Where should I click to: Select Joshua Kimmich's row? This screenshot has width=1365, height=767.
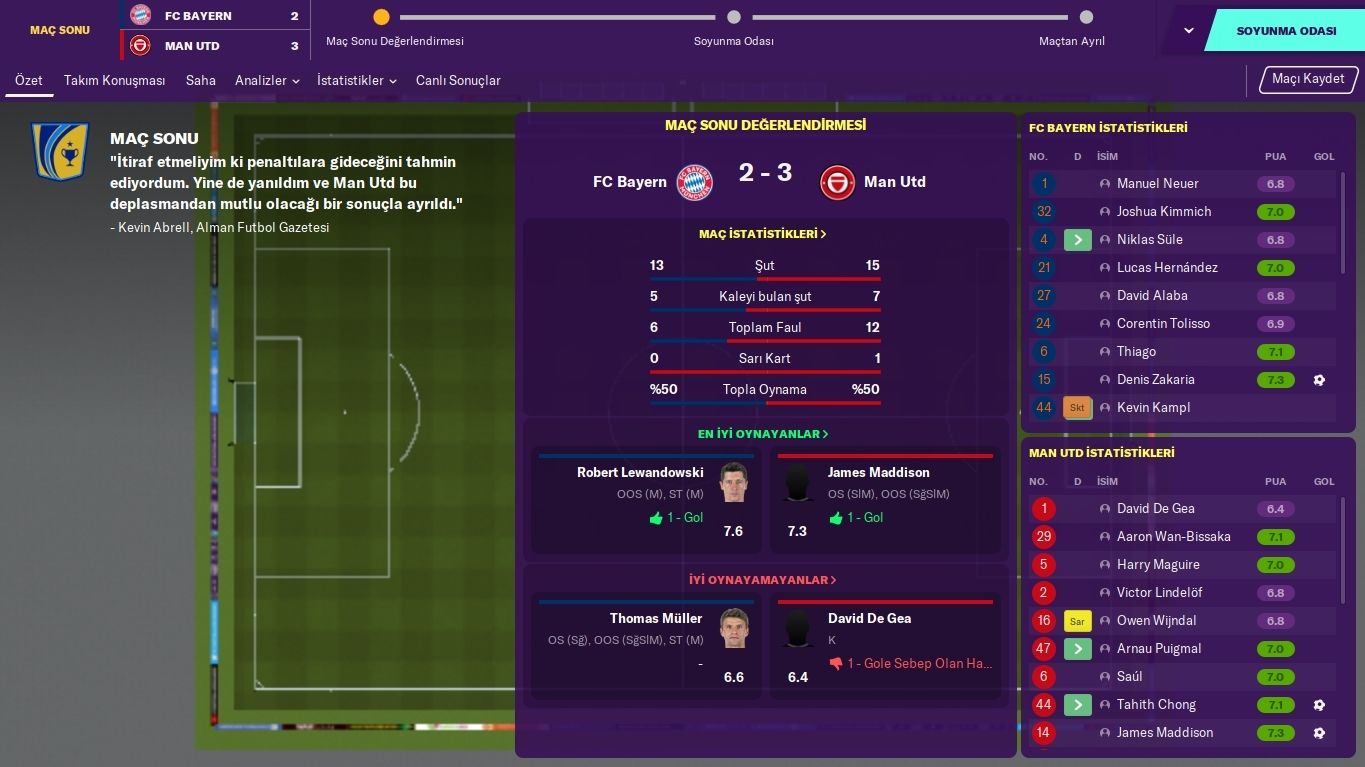(1163, 212)
